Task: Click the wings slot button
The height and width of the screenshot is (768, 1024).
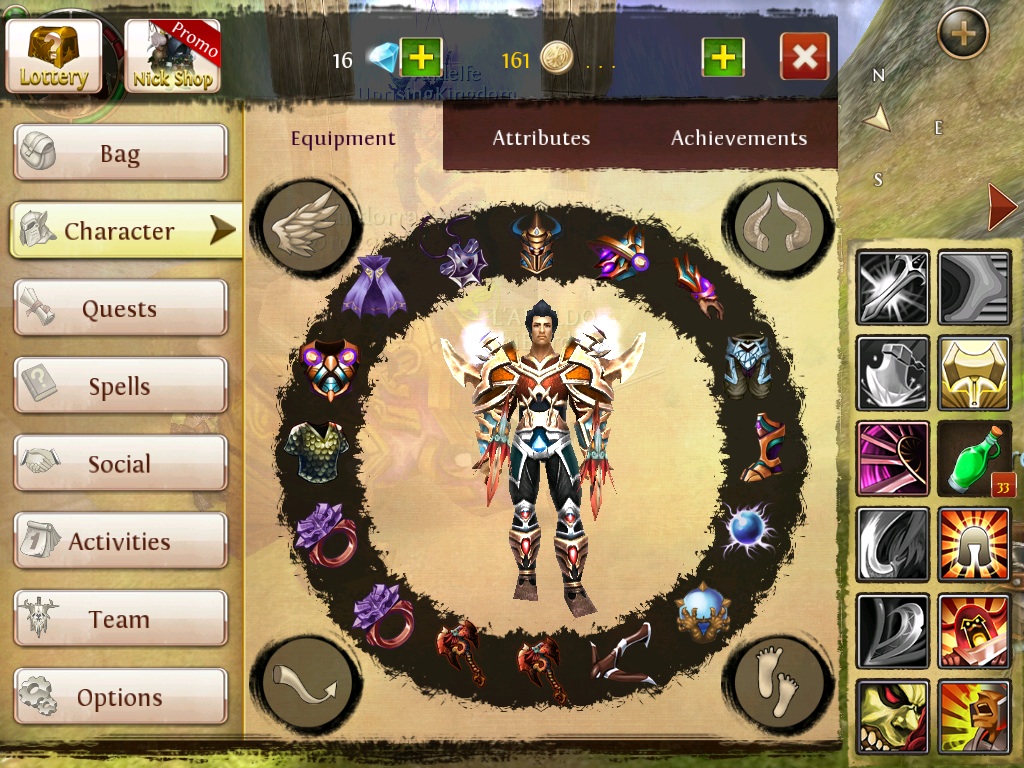Action: tap(306, 225)
